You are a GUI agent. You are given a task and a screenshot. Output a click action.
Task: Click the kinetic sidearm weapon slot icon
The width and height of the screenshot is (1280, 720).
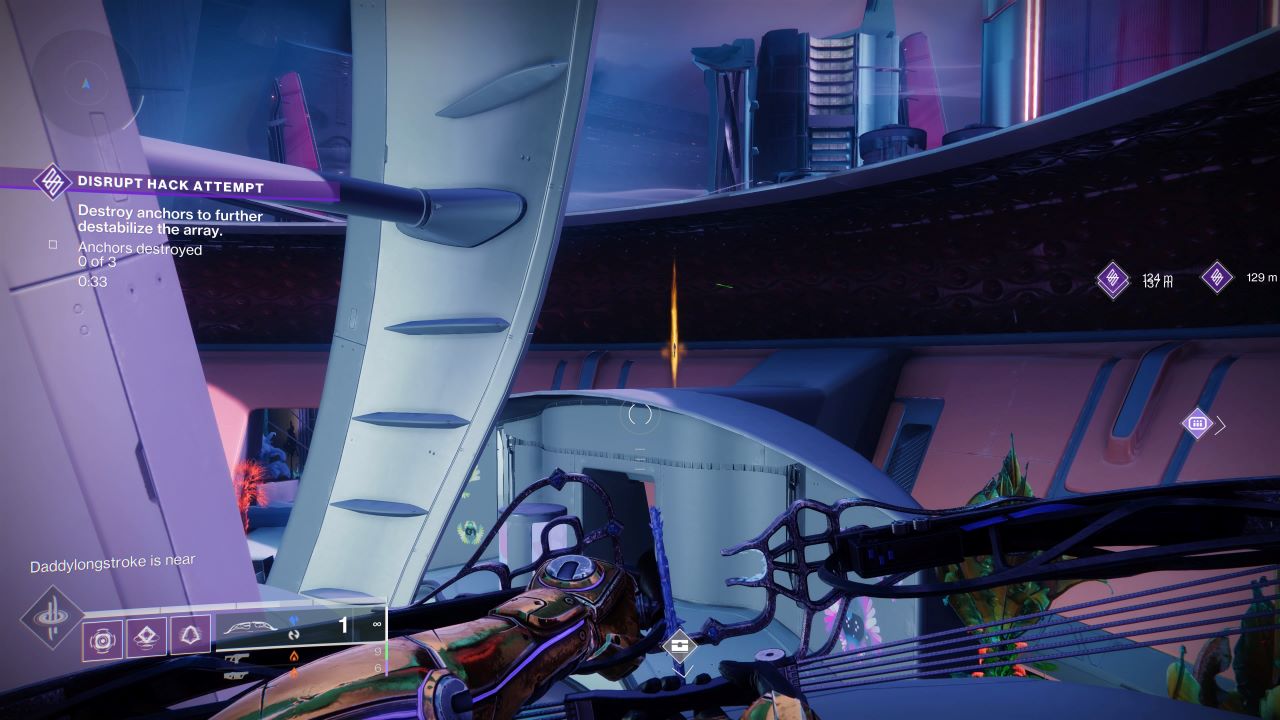pos(235,659)
